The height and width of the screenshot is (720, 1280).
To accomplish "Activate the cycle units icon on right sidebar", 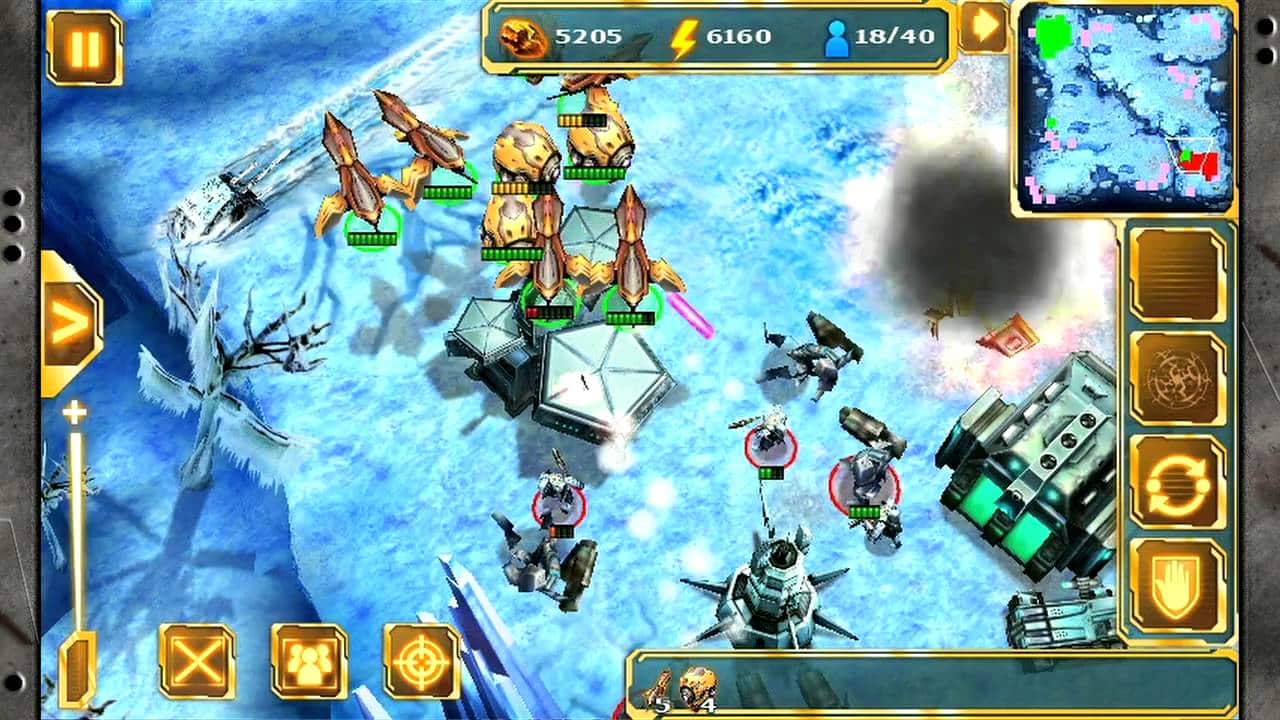I will (x=1178, y=485).
